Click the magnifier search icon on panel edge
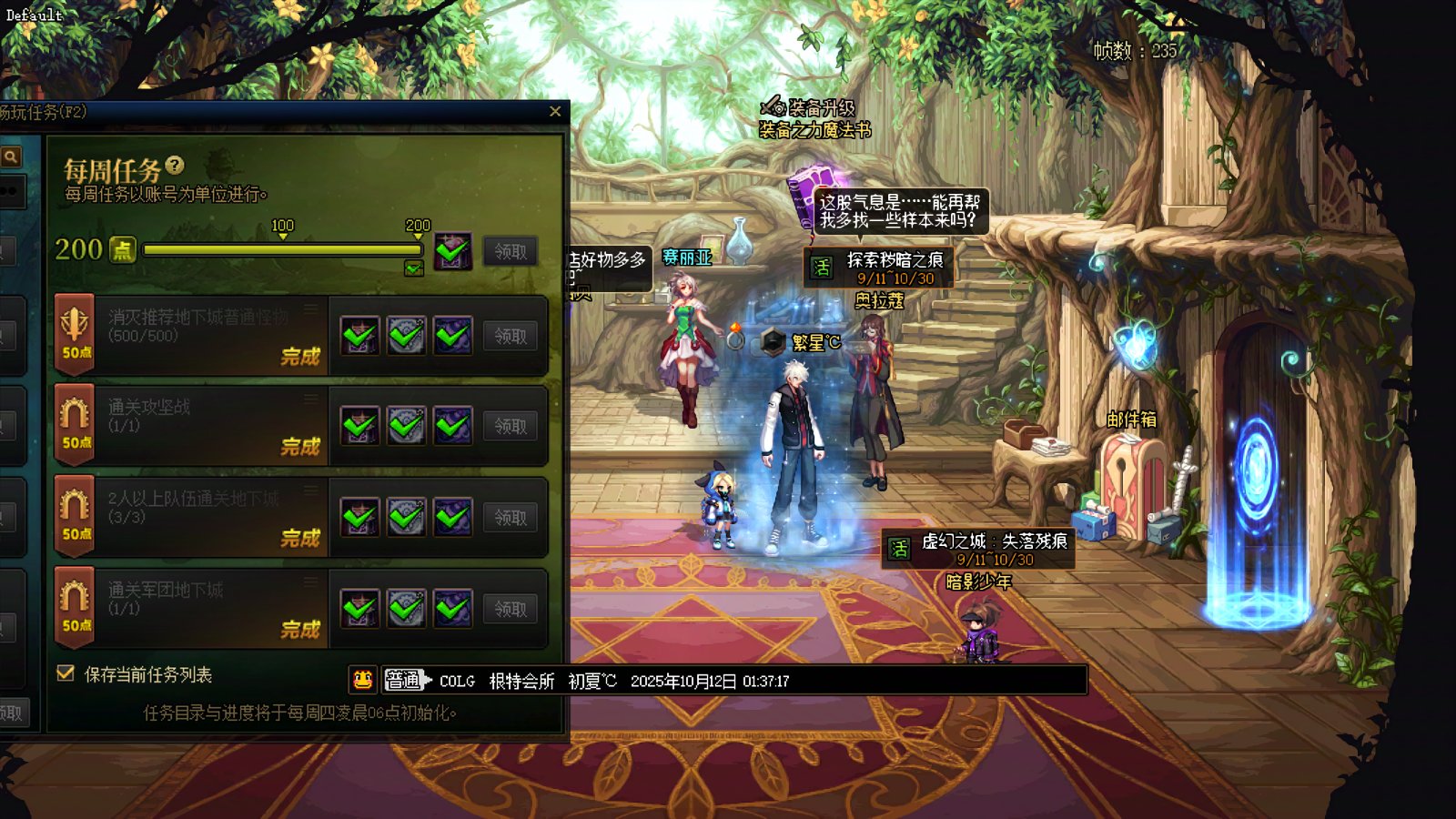Image resolution: width=1456 pixels, height=819 pixels. [11, 157]
